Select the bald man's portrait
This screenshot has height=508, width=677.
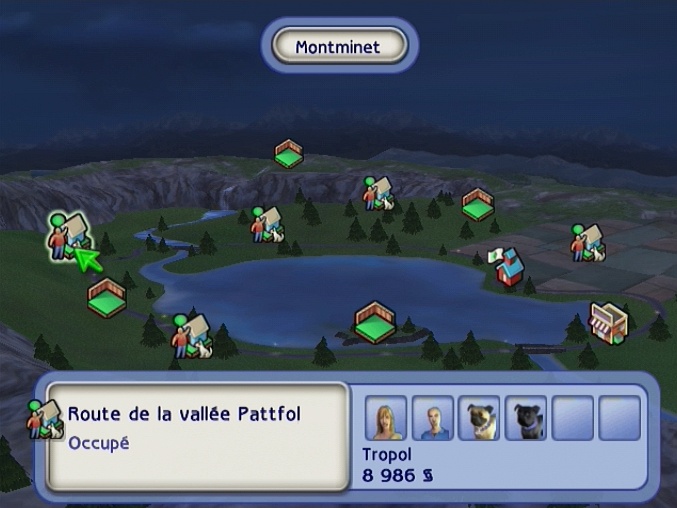coord(433,418)
